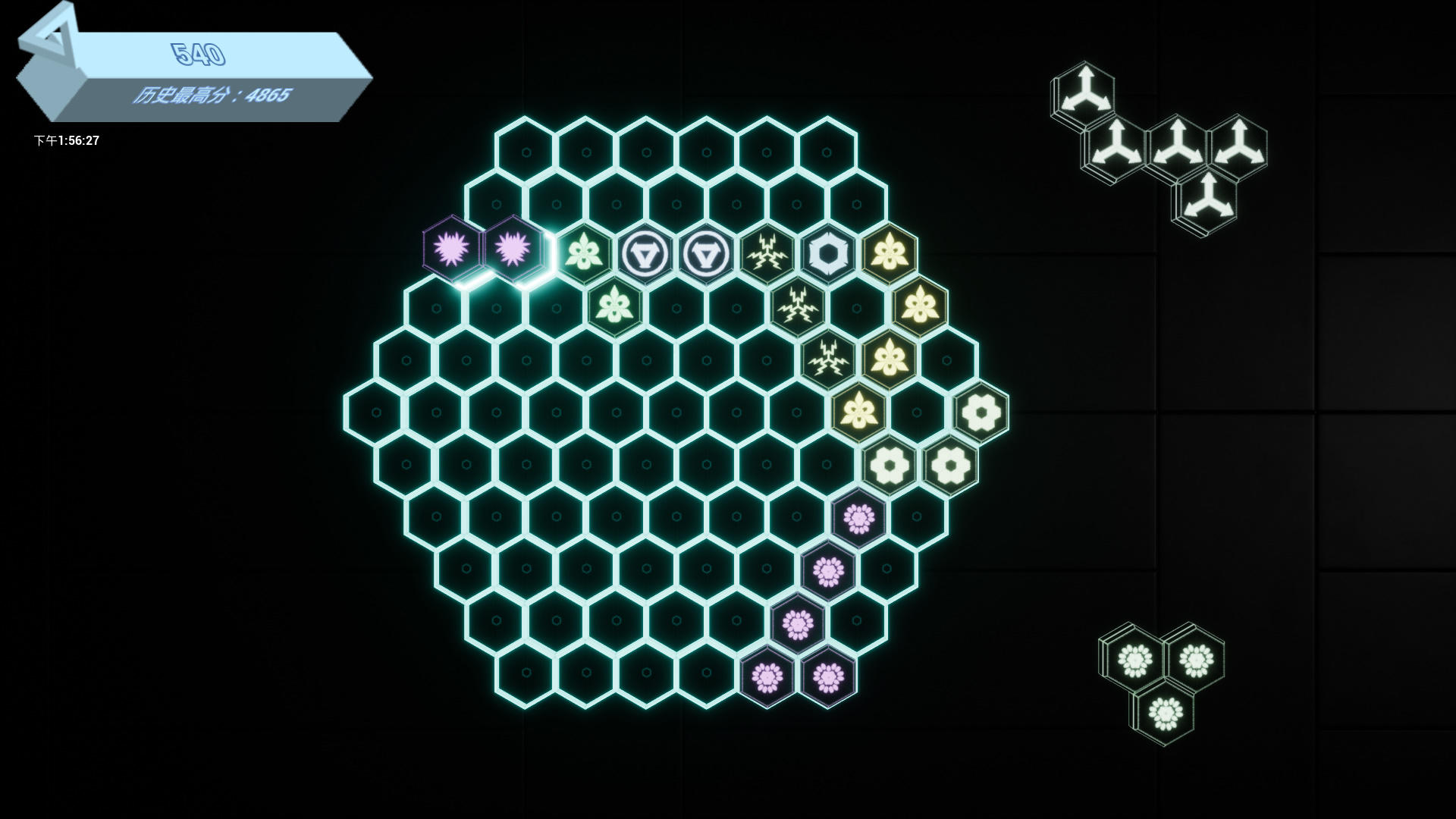Screen dimensions: 1456x819
Task: Click the bottom-most pink daisy tile pair
Action: (796, 675)
